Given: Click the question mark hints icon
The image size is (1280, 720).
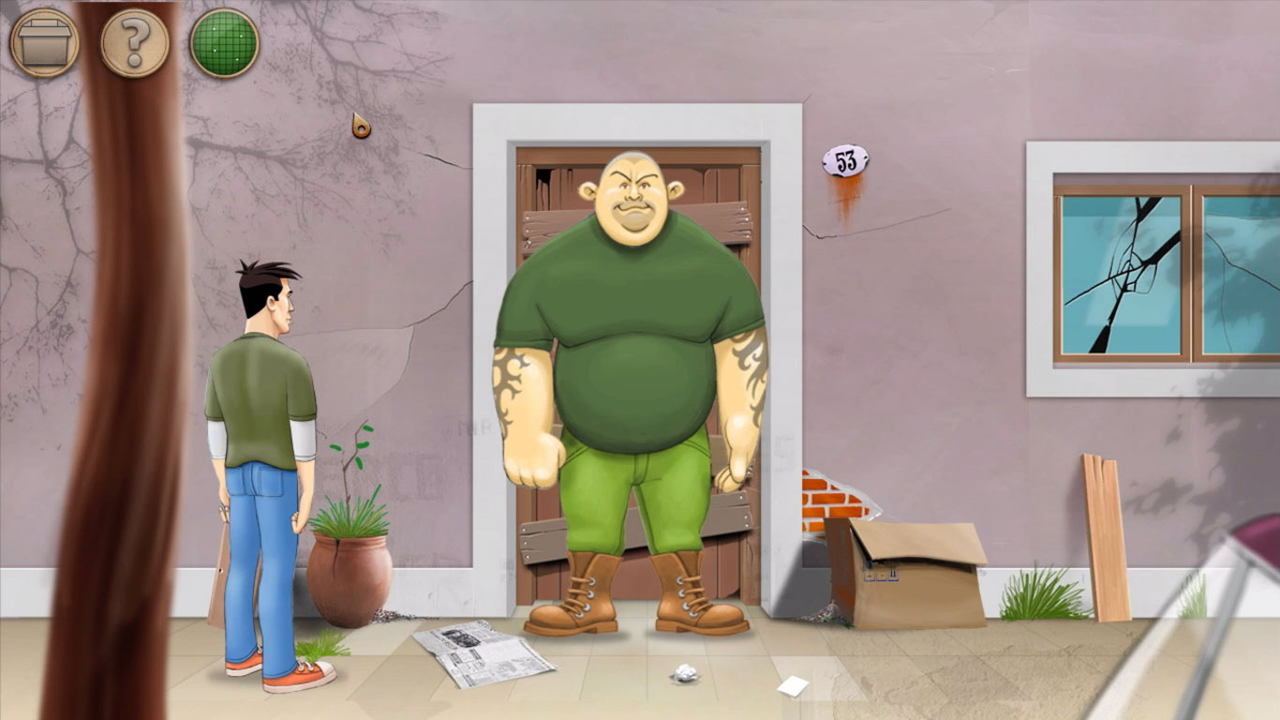Looking at the screenshot, I should 134,40.
